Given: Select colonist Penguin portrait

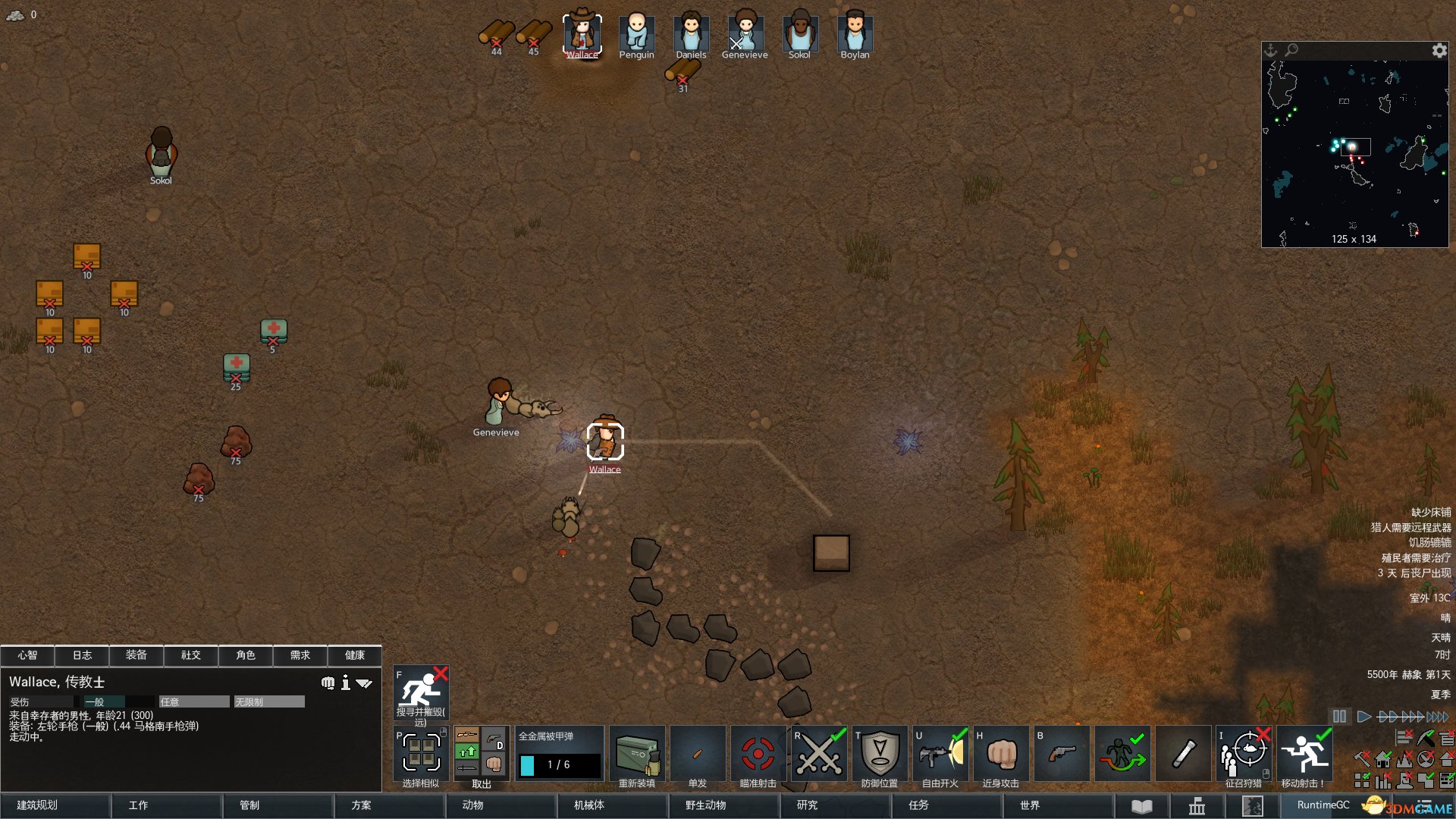Looking at the screenshot, I should (636, 34).
